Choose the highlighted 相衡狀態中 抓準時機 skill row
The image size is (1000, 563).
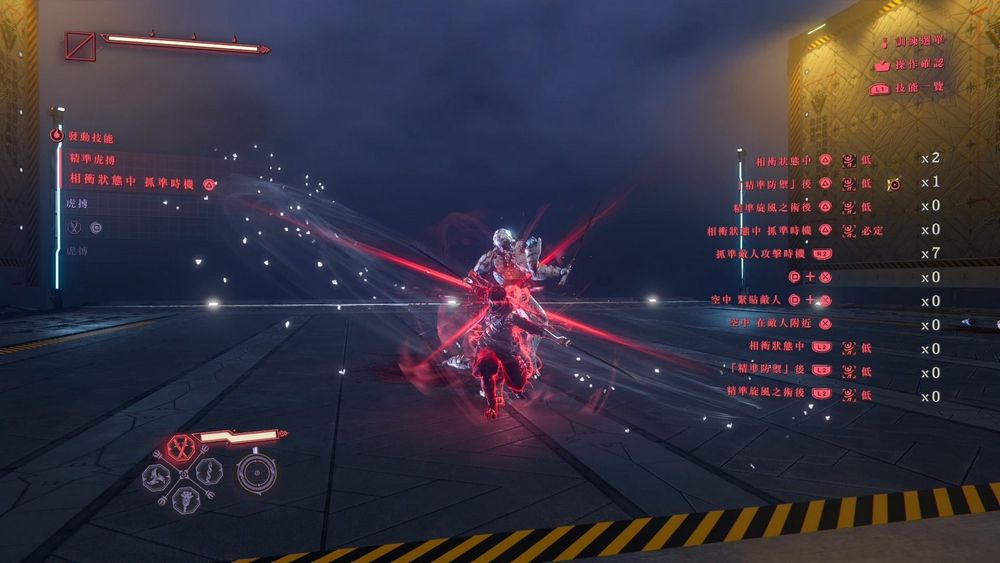point(132,183)
